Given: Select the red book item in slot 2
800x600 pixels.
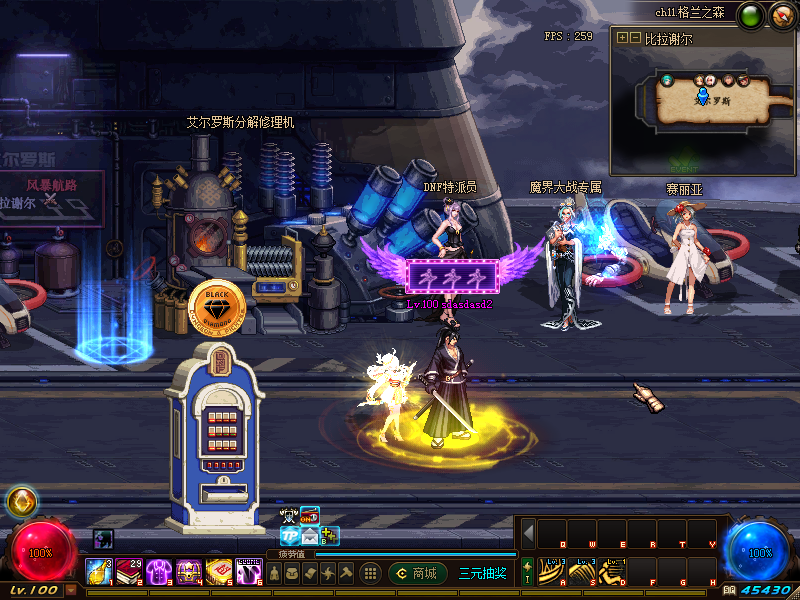Looking at the screenshot, I should coord(128,571).
